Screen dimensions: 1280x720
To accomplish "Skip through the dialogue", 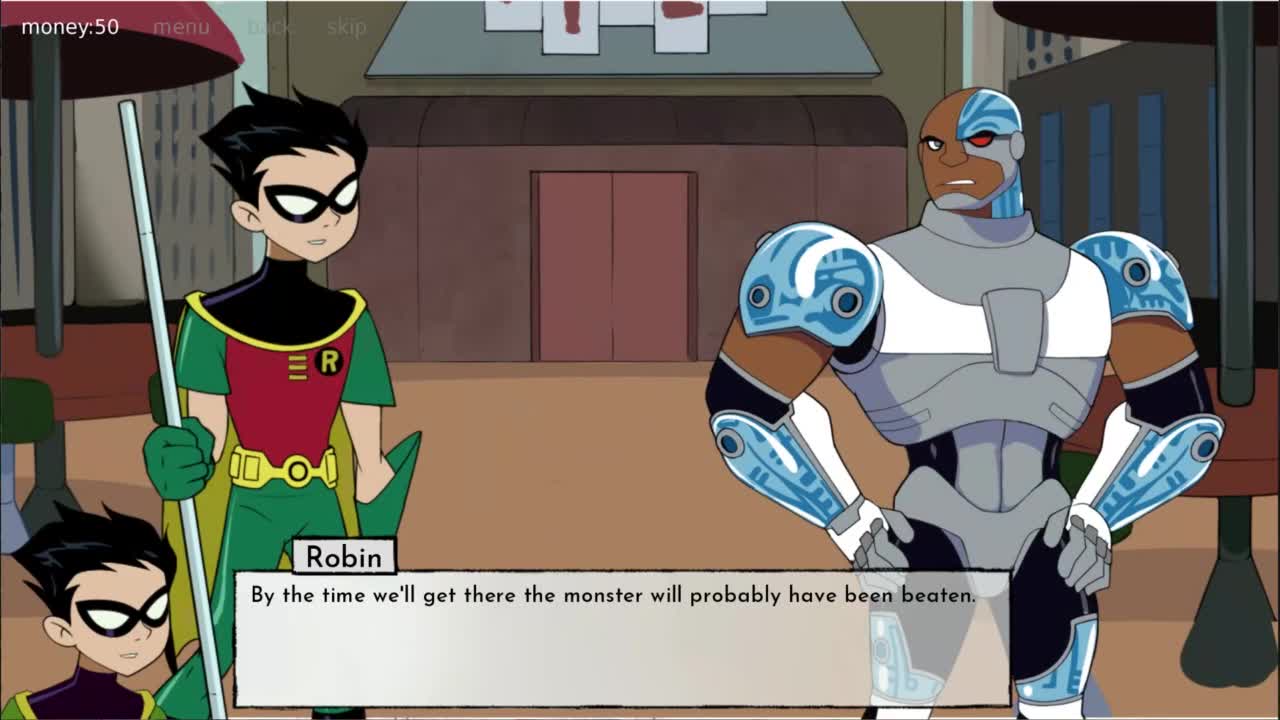I will pyautogui.click(x=346, y=27).
